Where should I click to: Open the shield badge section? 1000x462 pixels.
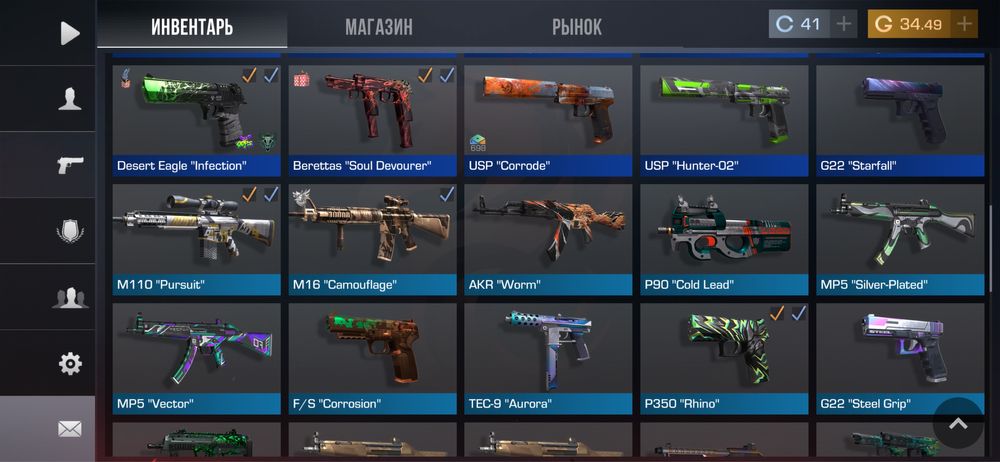69,231
